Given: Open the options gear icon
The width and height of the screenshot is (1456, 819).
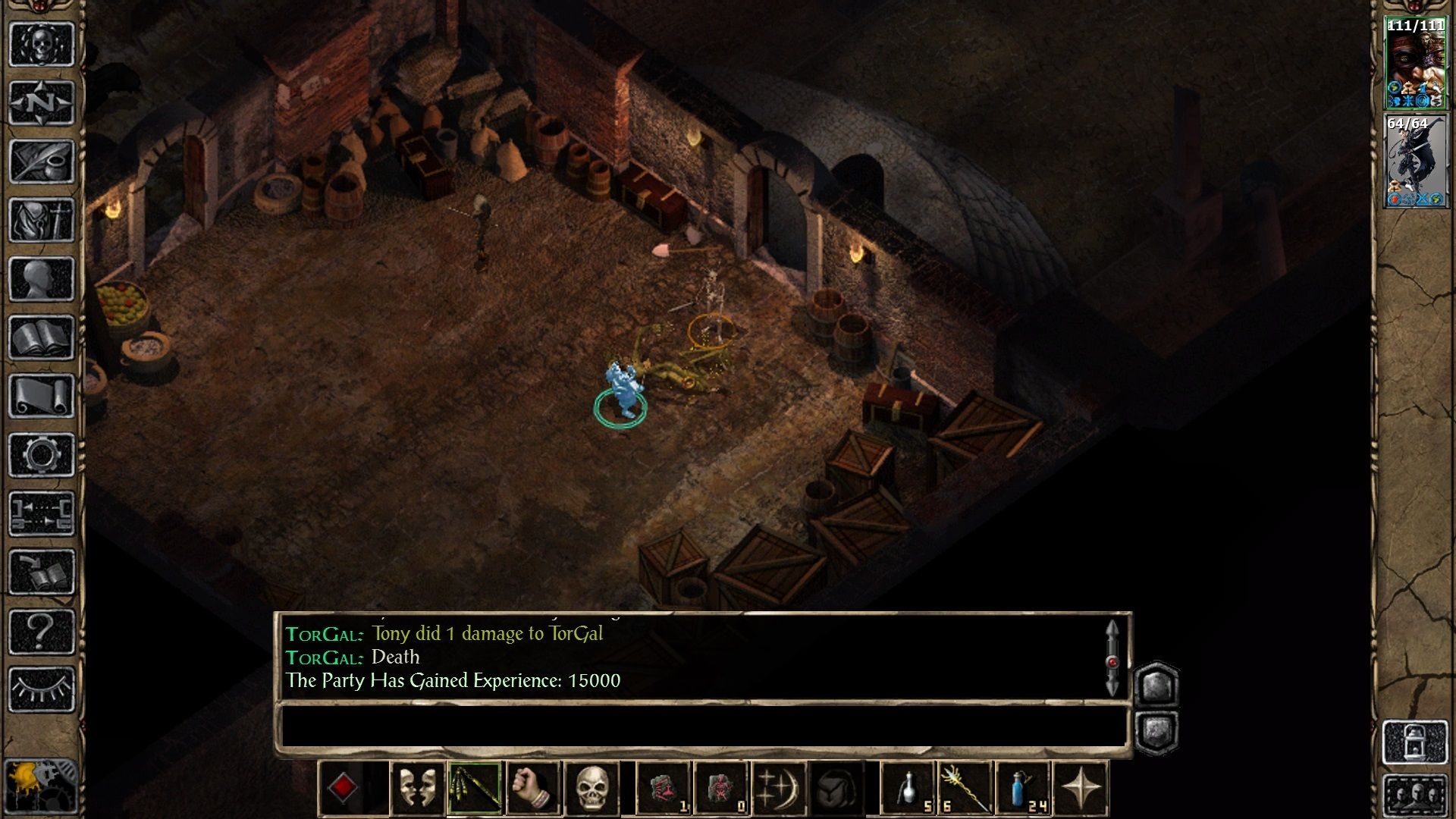Looking at the screenshot, I should [42, 455].
